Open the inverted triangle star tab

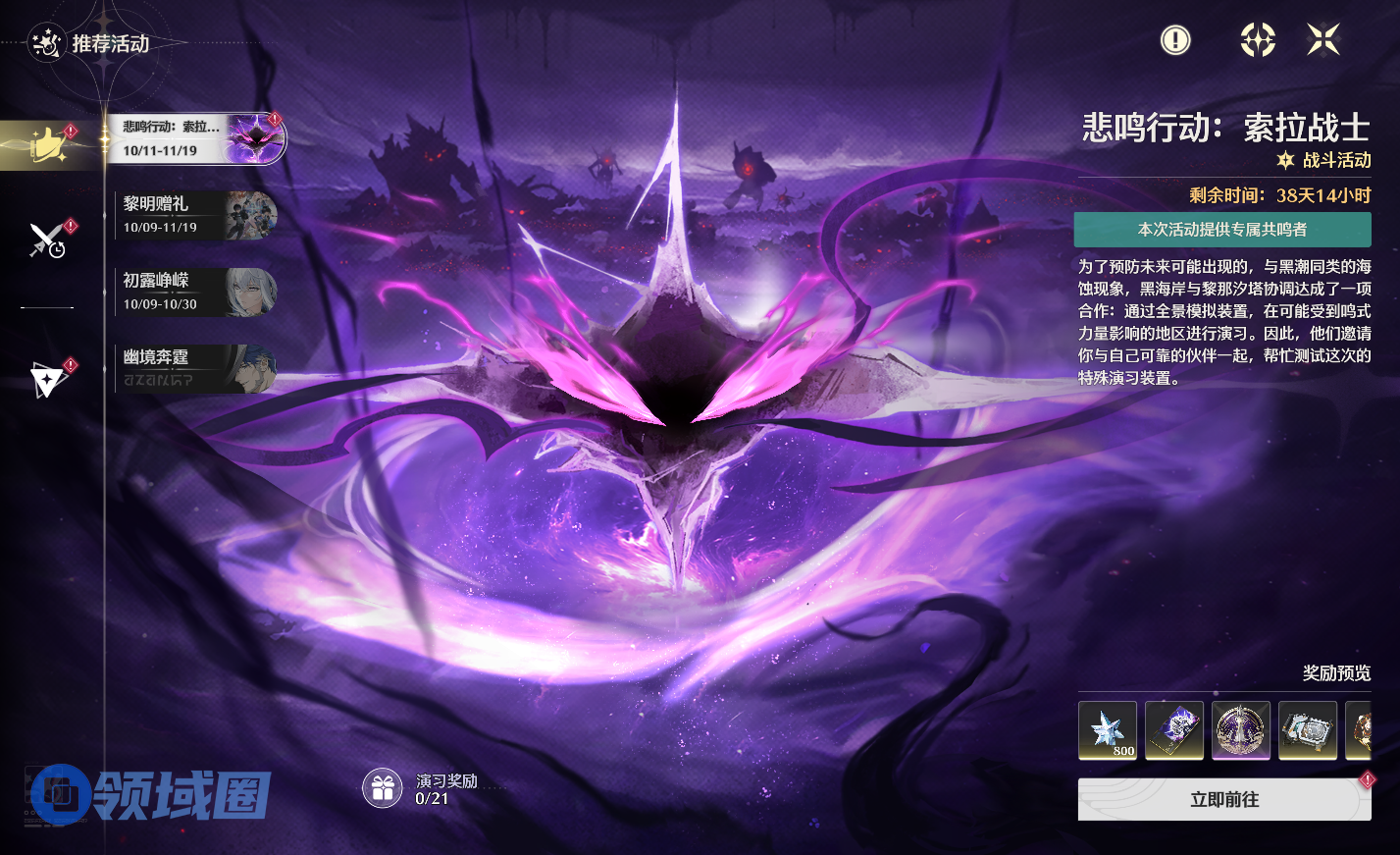(47, 379)
